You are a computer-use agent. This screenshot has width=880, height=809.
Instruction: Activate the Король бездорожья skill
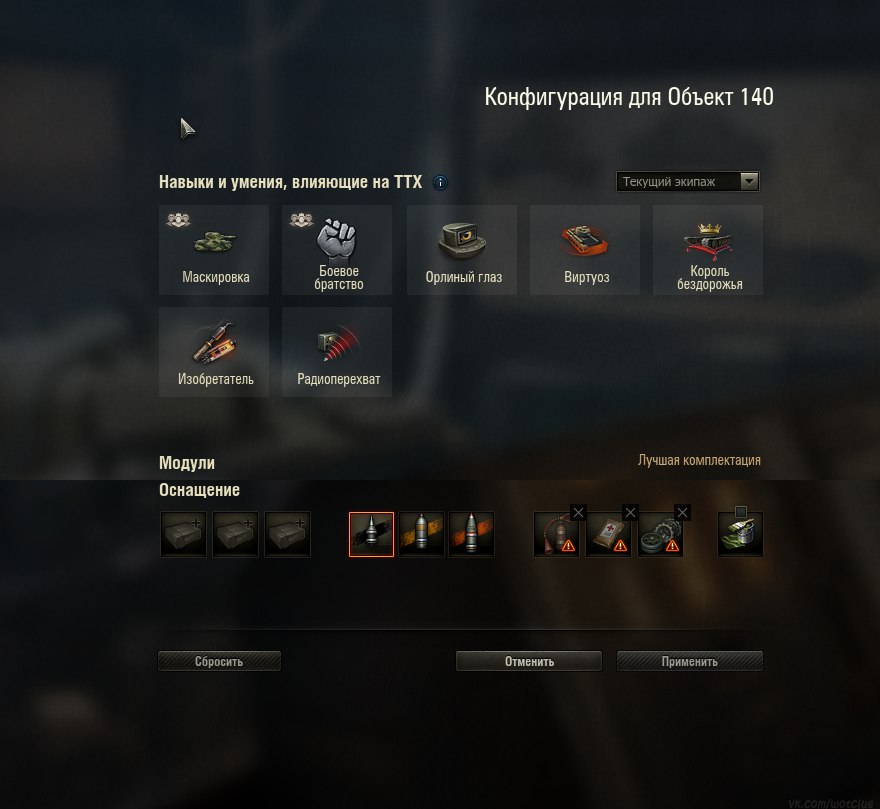point(708,250)
